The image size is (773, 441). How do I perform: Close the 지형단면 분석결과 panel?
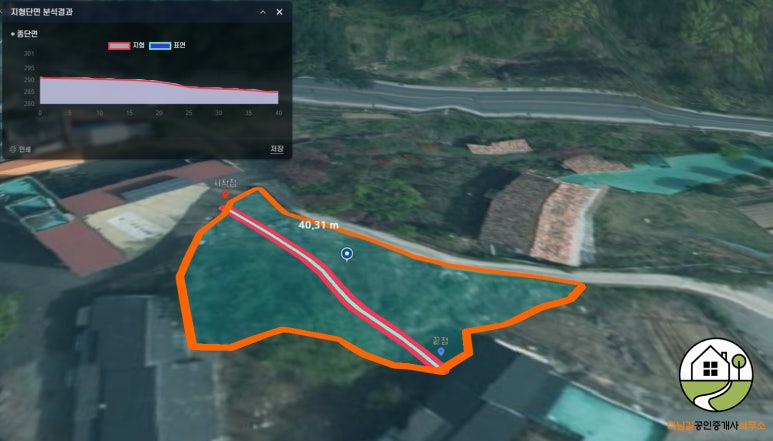[279, 12]
